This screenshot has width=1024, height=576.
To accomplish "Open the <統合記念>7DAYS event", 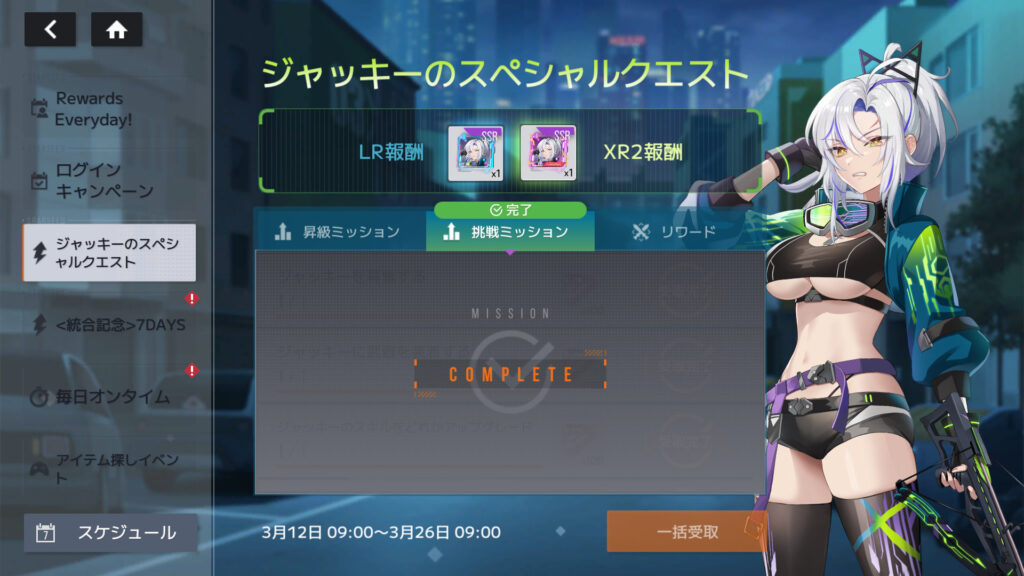I will (109, 325).
